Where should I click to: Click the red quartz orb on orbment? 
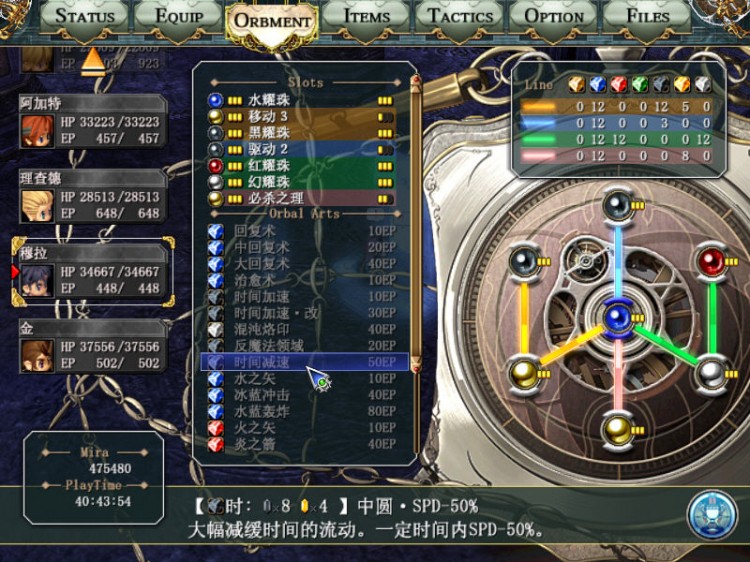(x=711, y=263)
